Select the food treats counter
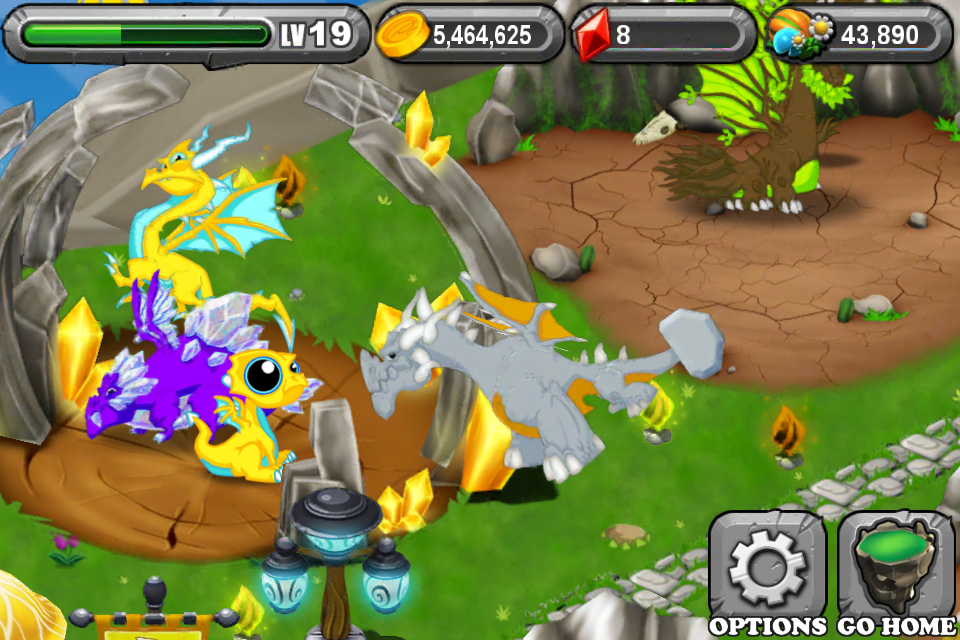 click(x=860, y=35)
